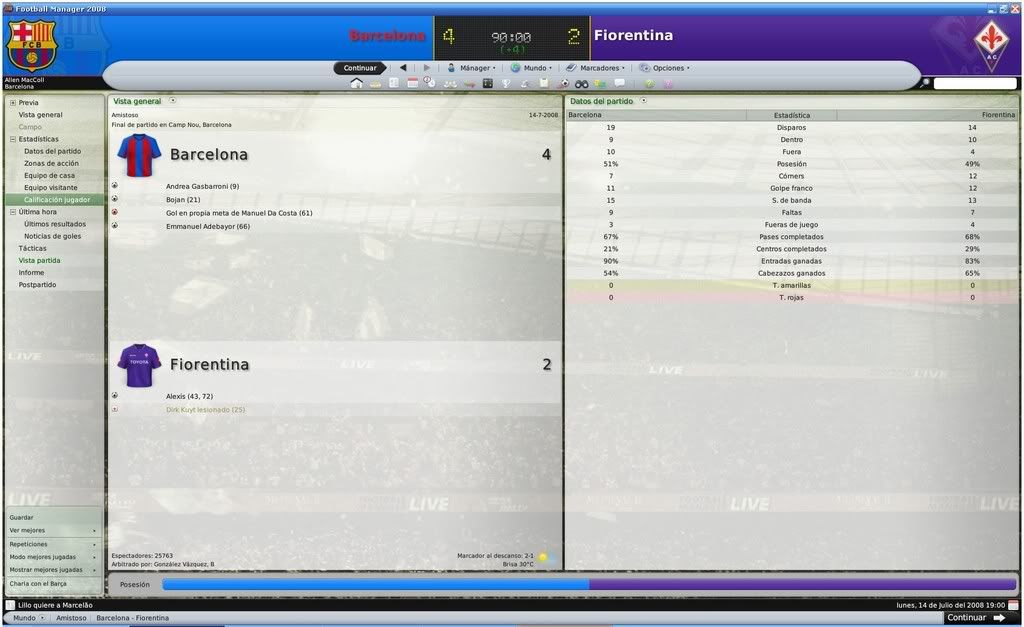Open the Mundo menu in the top toolbar
Image resolution: width=1024 pixels, height=627 pixels.
click(531, 68)
